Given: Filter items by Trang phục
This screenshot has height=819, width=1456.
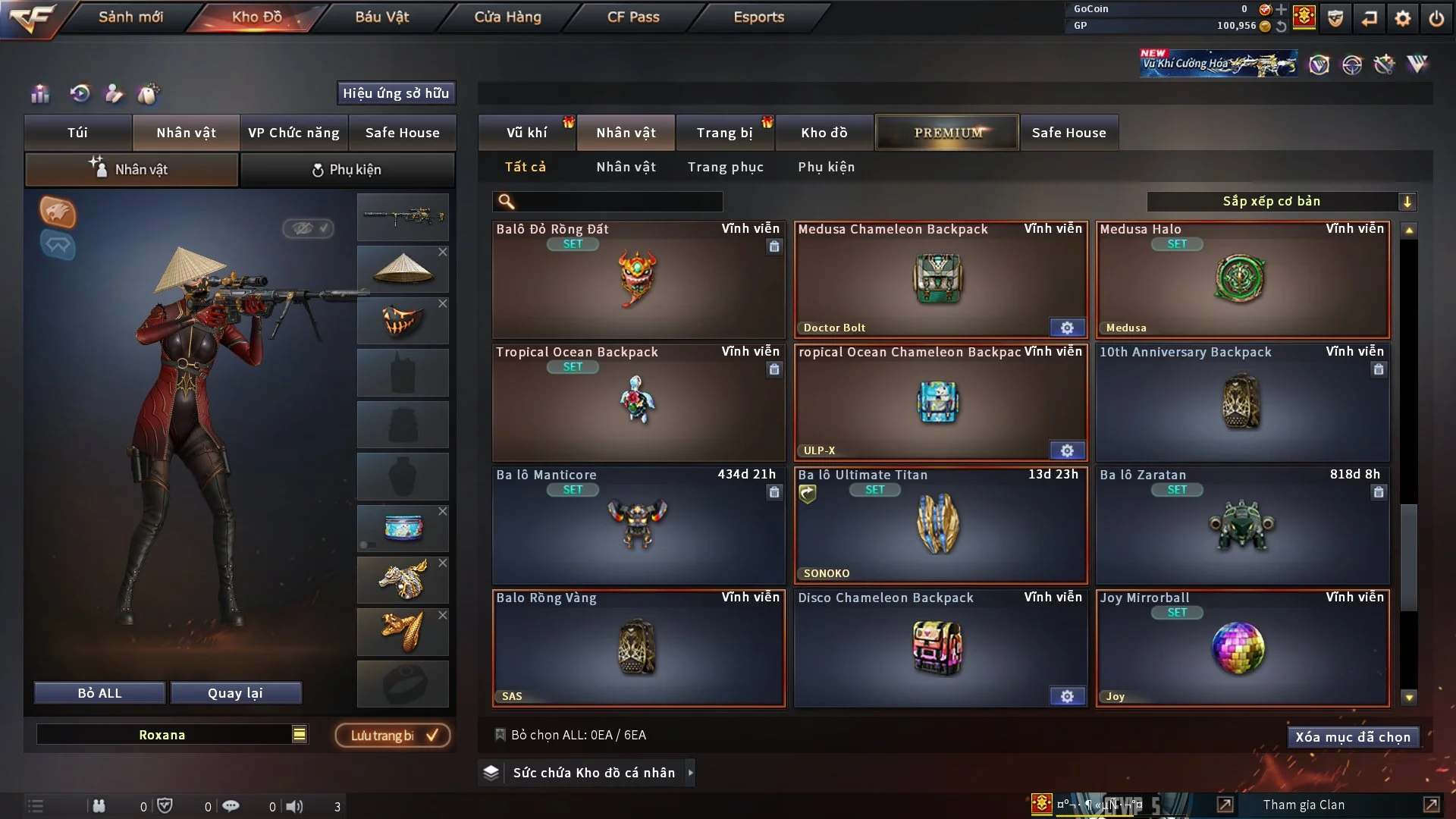Looking at the screenshot, I should (725, 167).
